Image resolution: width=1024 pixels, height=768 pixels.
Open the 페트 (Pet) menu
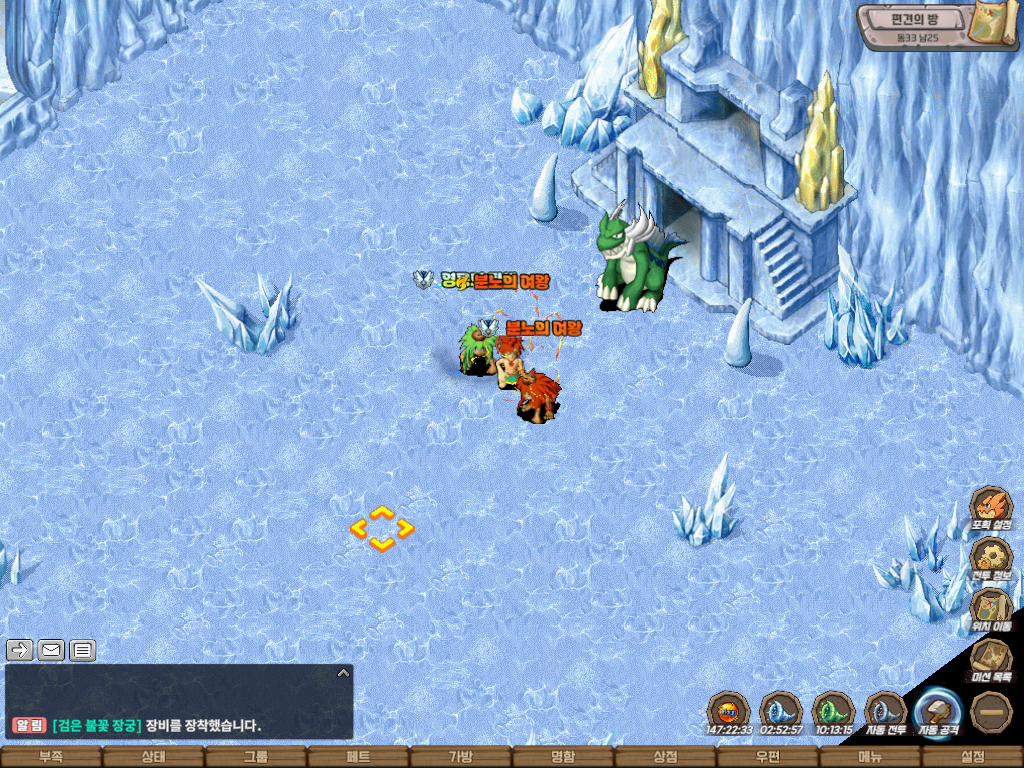point(357,757)
